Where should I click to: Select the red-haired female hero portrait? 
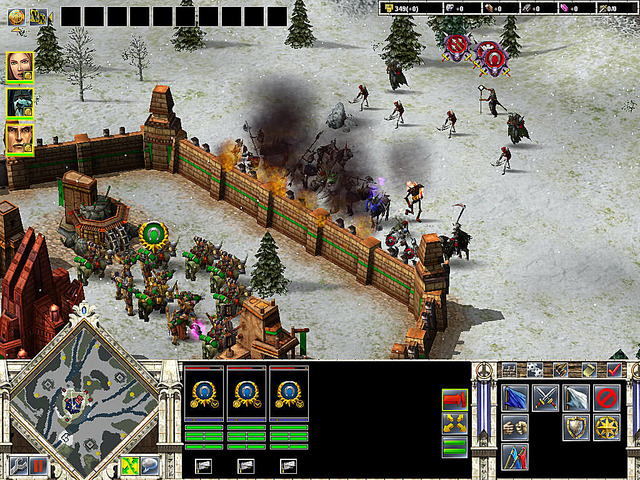point(20,66)
